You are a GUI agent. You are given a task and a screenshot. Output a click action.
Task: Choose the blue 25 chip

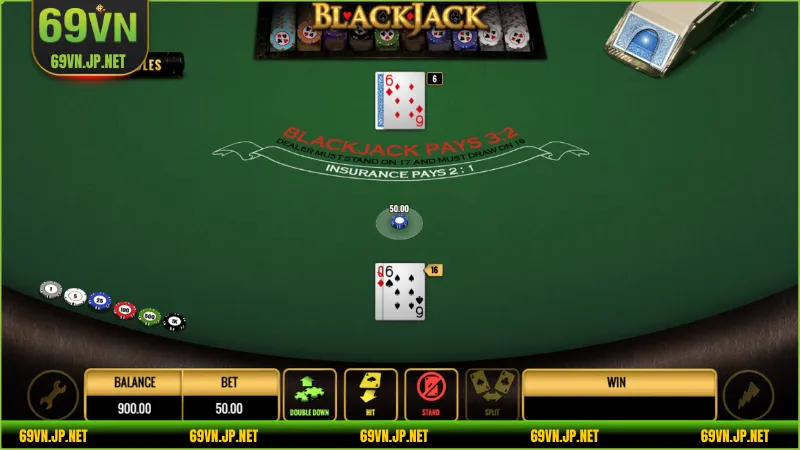click(x=99, y=301)
